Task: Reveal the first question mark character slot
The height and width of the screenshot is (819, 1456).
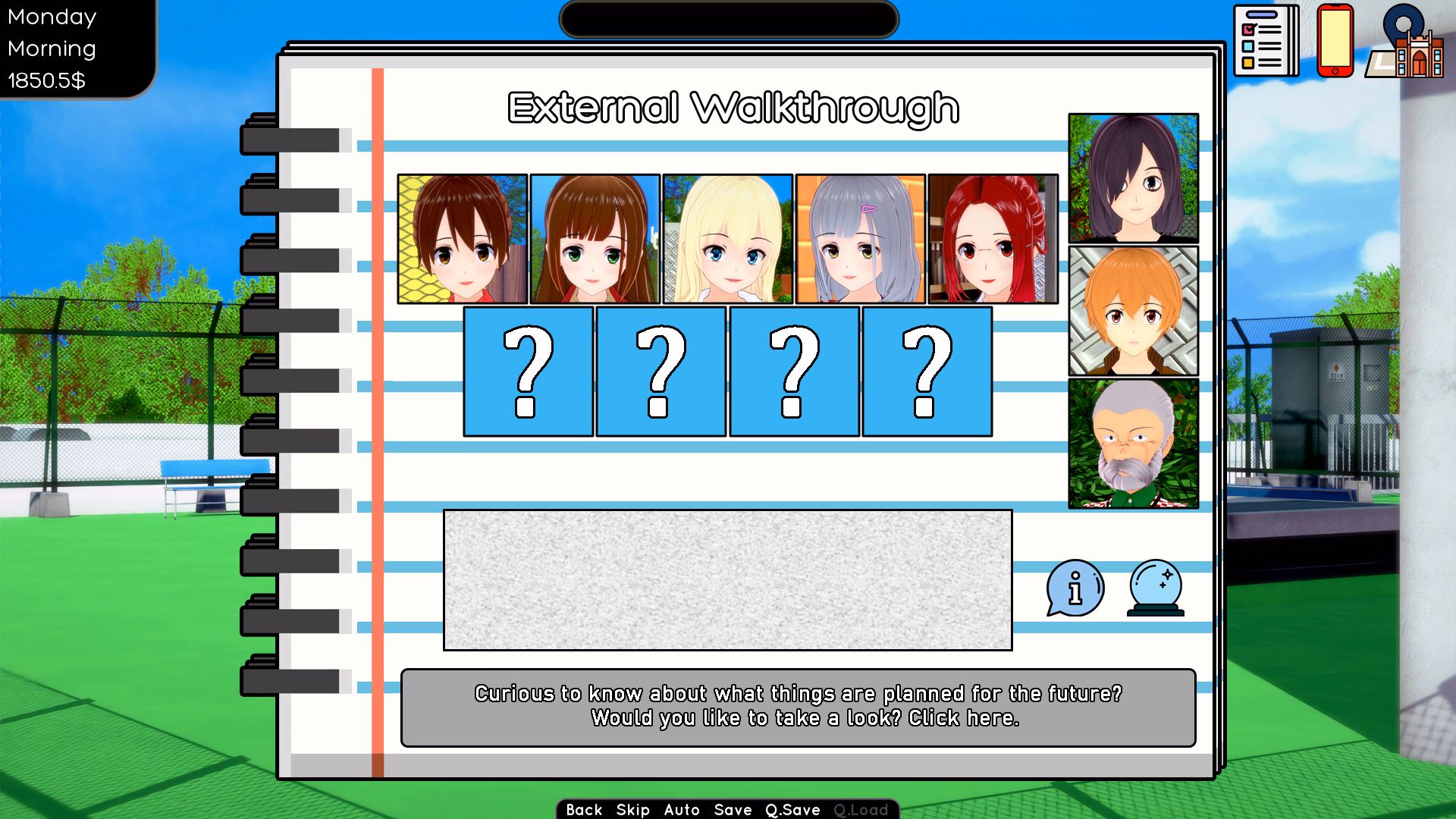Action: tap(528, 371)
